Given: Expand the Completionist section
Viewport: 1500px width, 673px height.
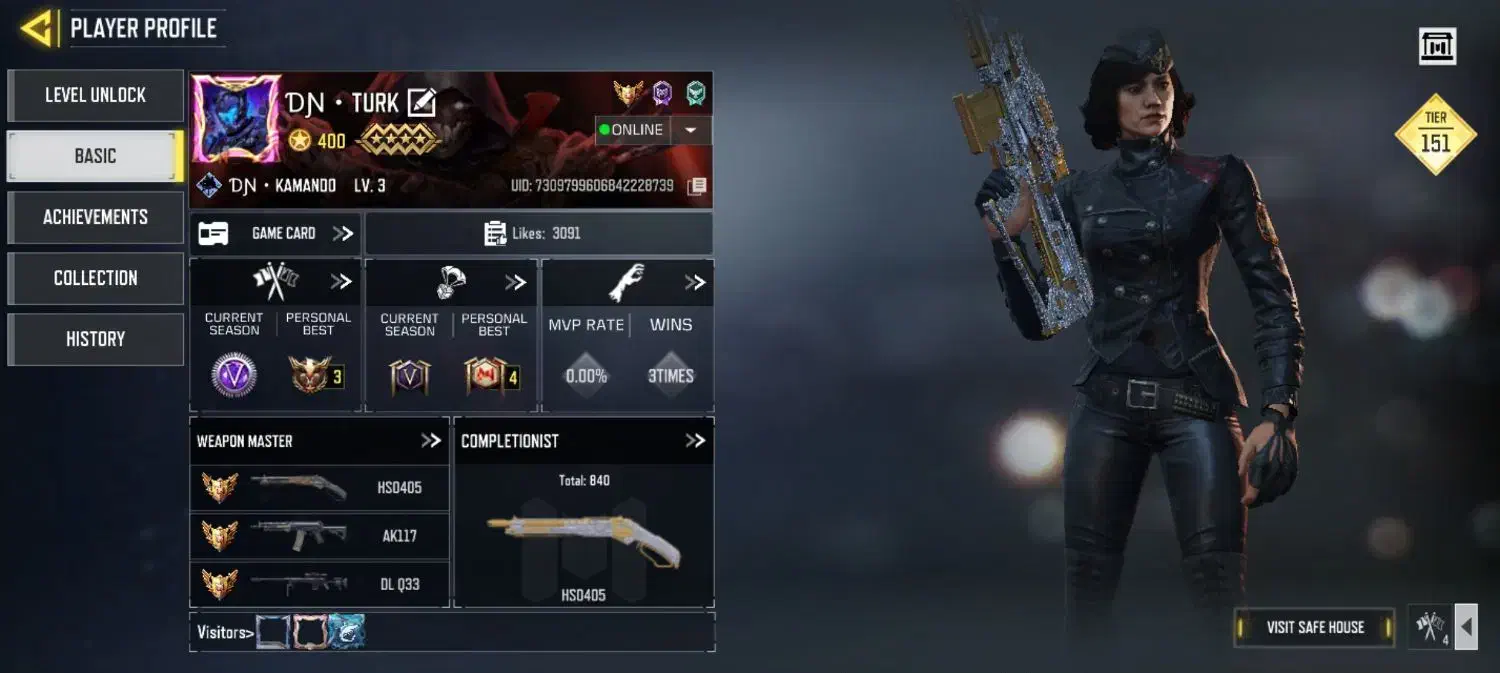Looking at the screenshot, I should point(695,441).
